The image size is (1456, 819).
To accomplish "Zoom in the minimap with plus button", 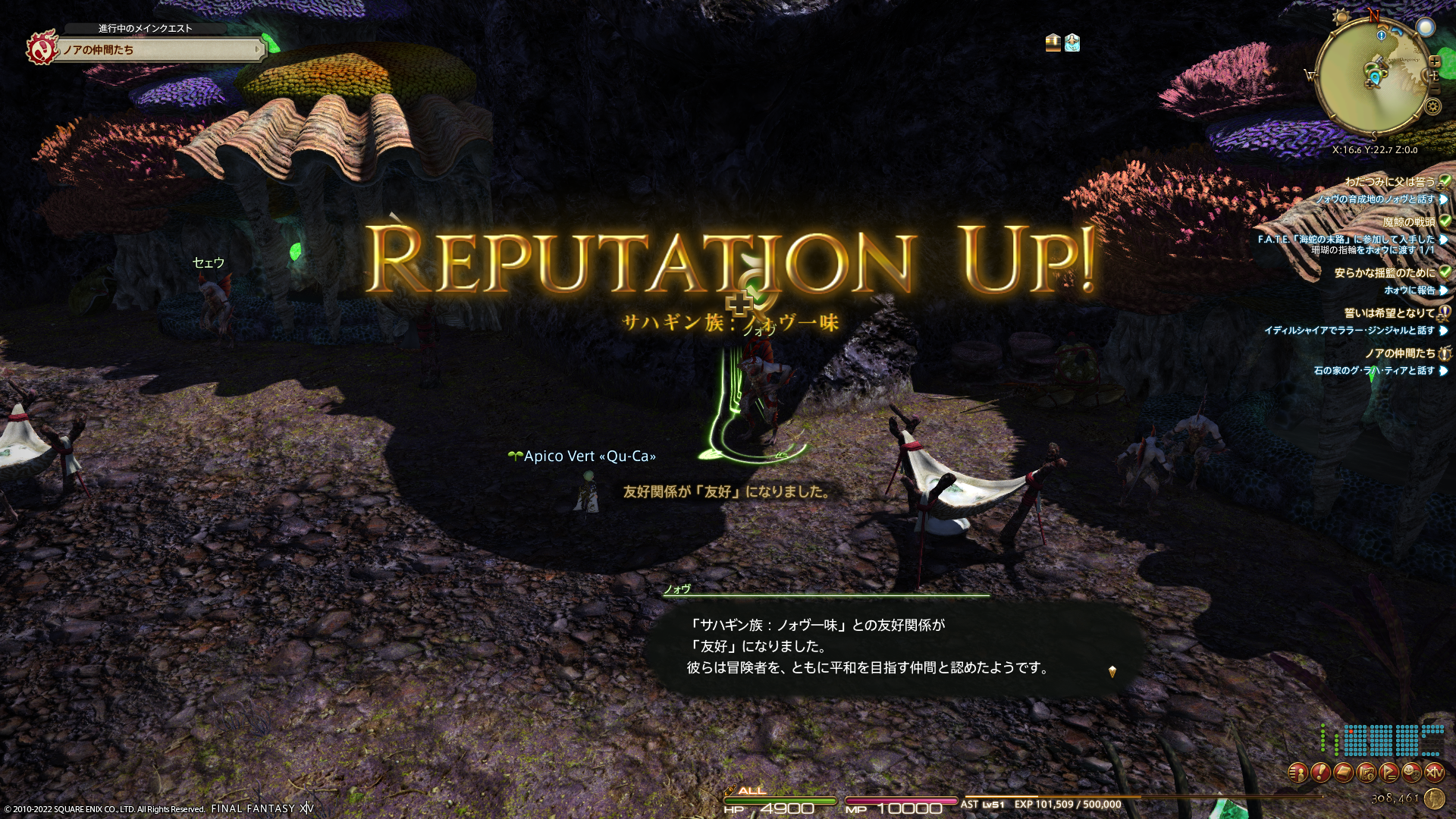I will 1435,61.
